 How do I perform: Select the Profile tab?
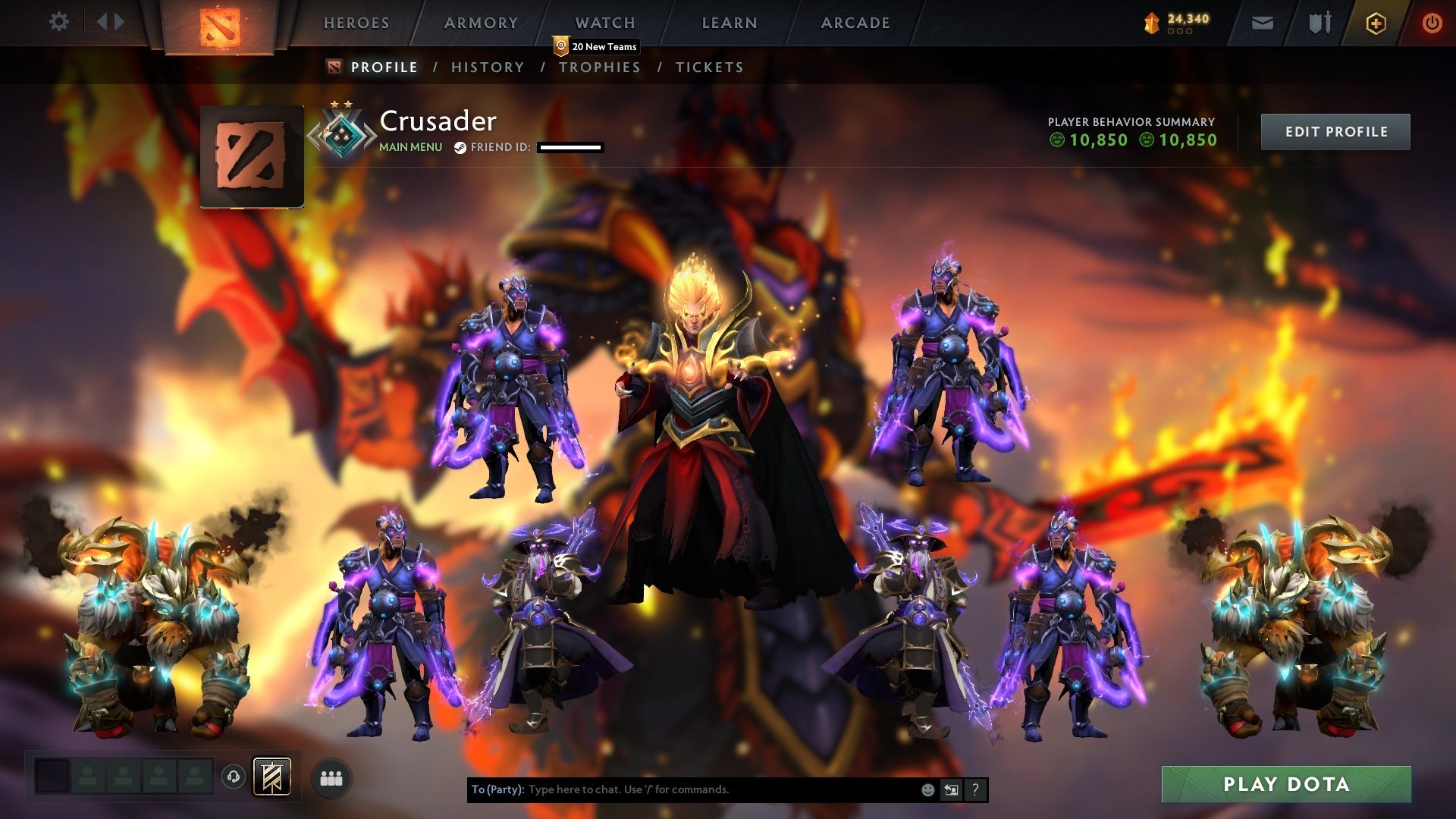pos(384,67)
